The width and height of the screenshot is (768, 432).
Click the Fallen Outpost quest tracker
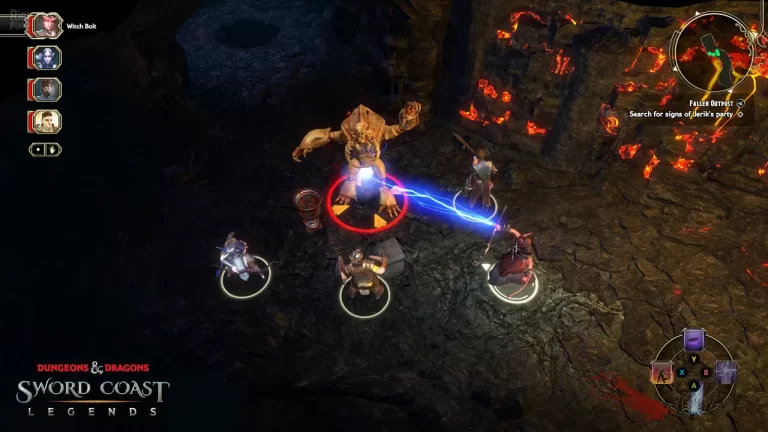pos(714,104)
